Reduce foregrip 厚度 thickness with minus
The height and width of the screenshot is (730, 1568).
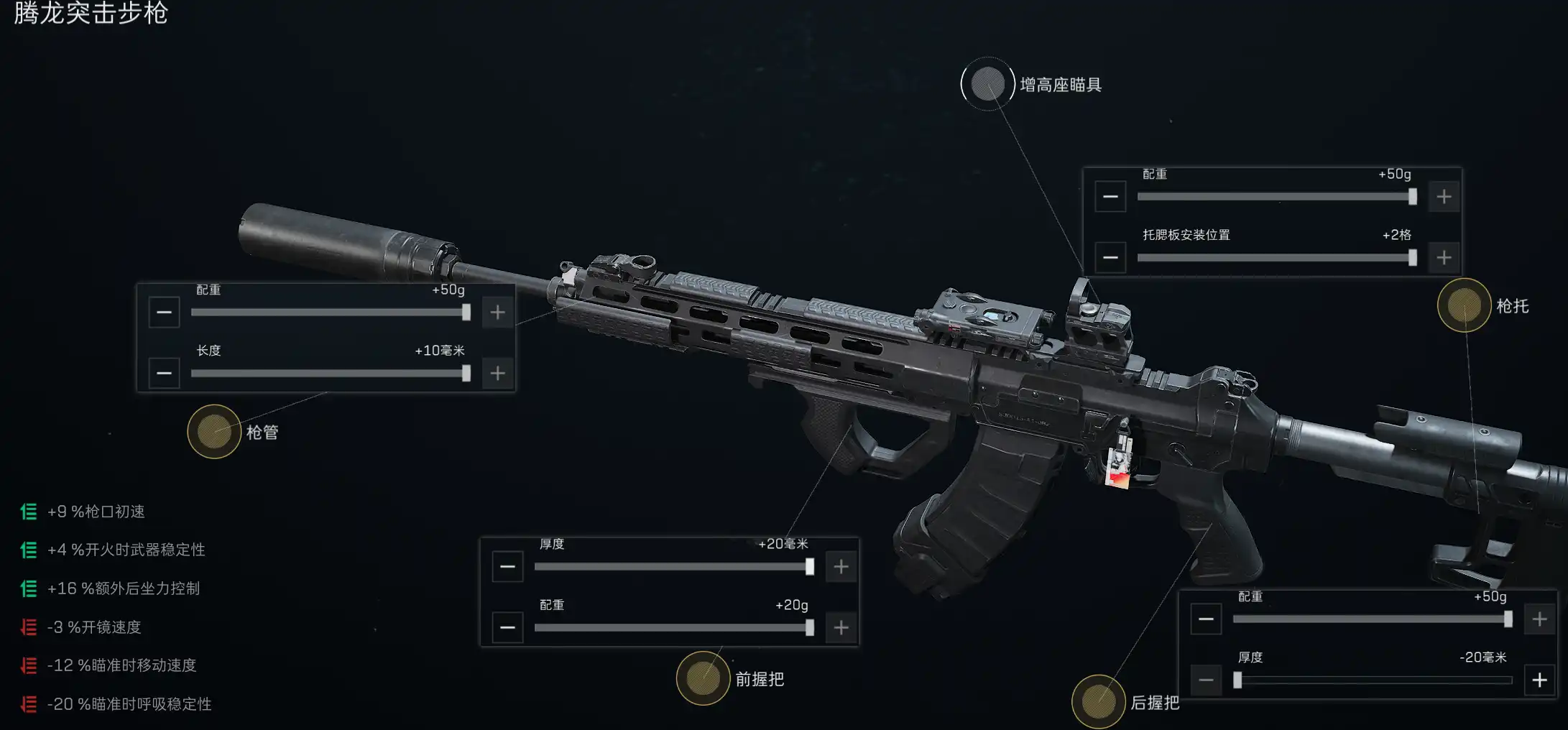507,567
